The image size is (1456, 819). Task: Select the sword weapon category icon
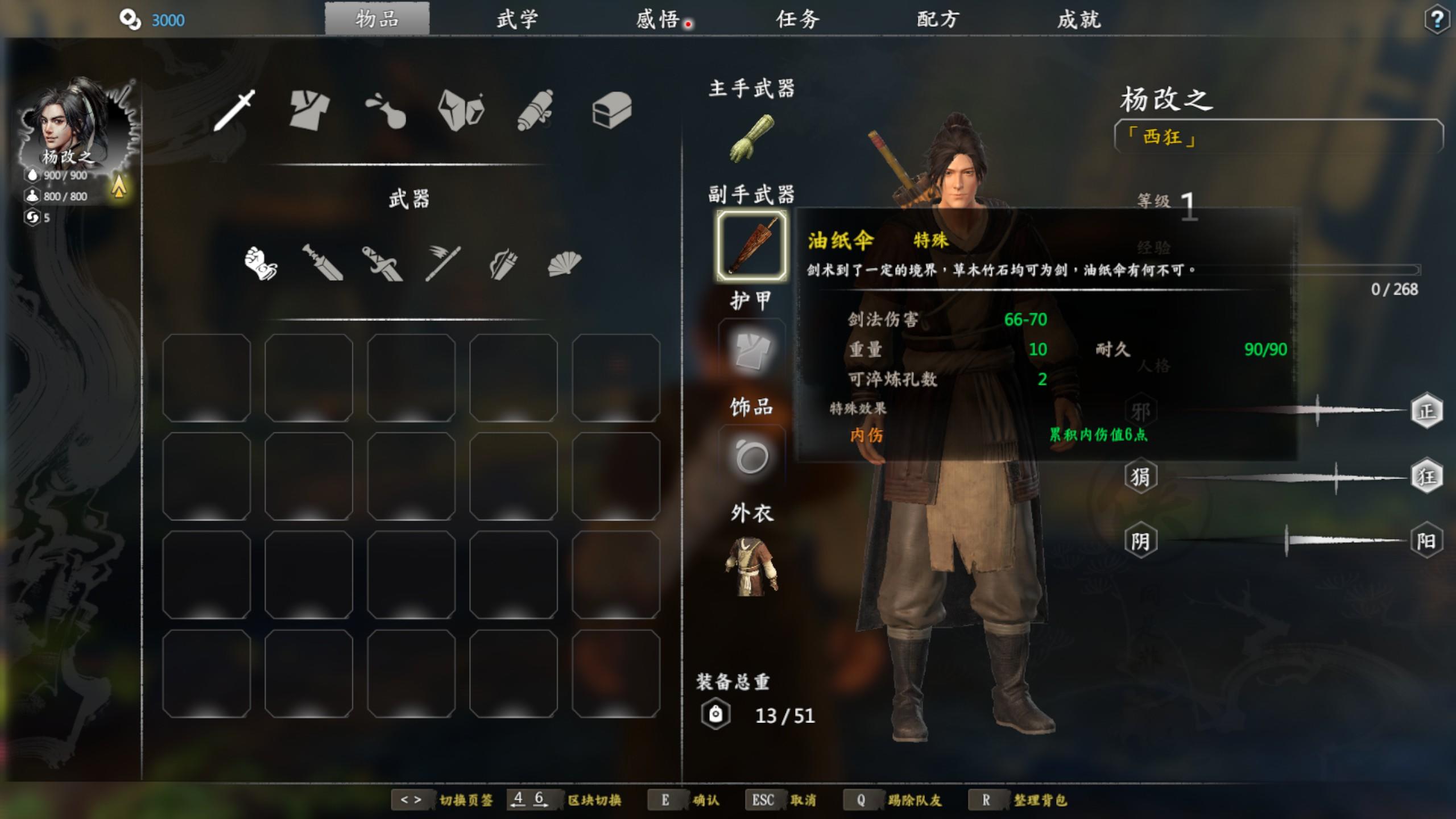click(x=234, y=109)
